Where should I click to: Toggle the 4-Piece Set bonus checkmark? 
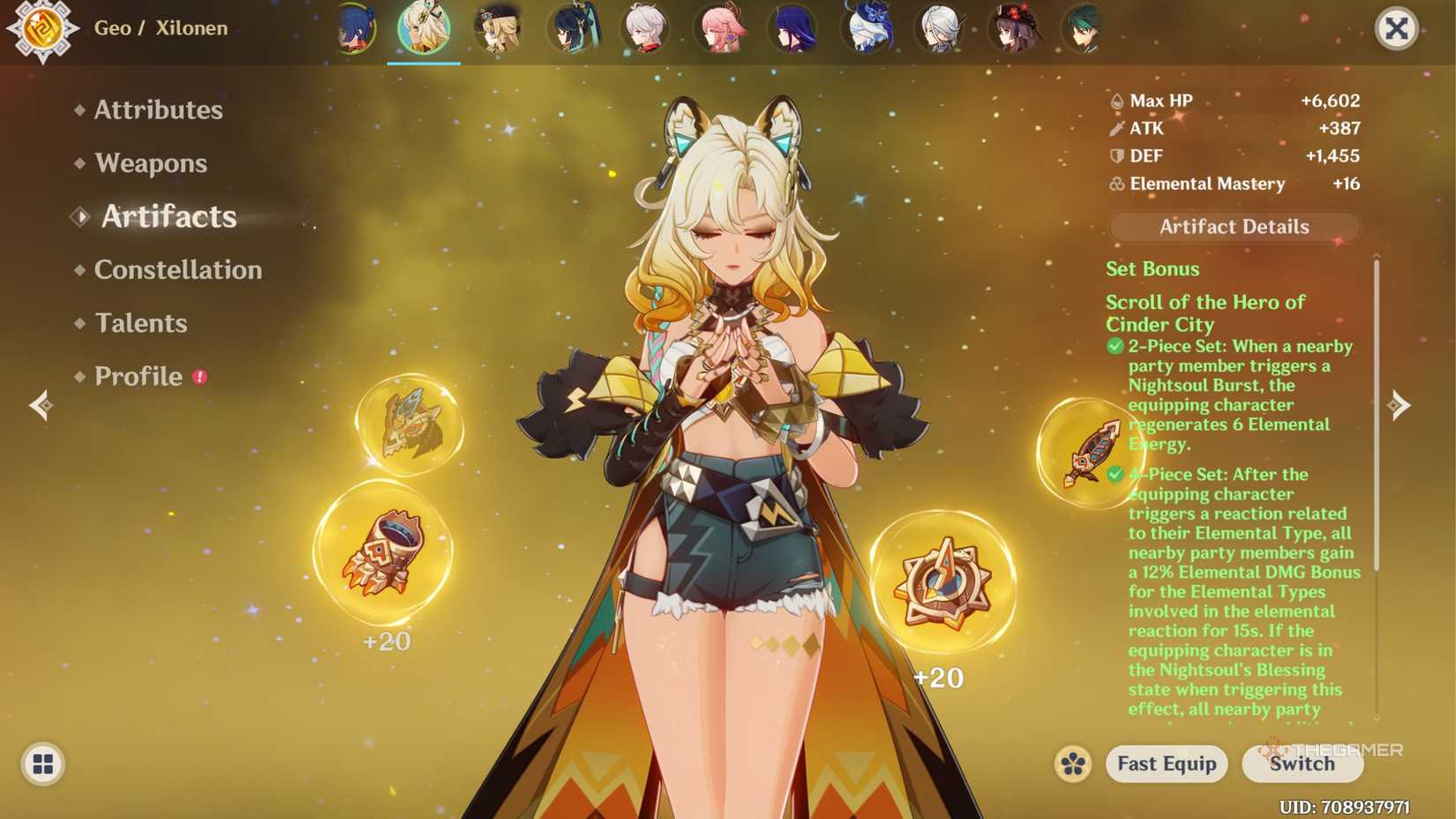coord(1113,474)
